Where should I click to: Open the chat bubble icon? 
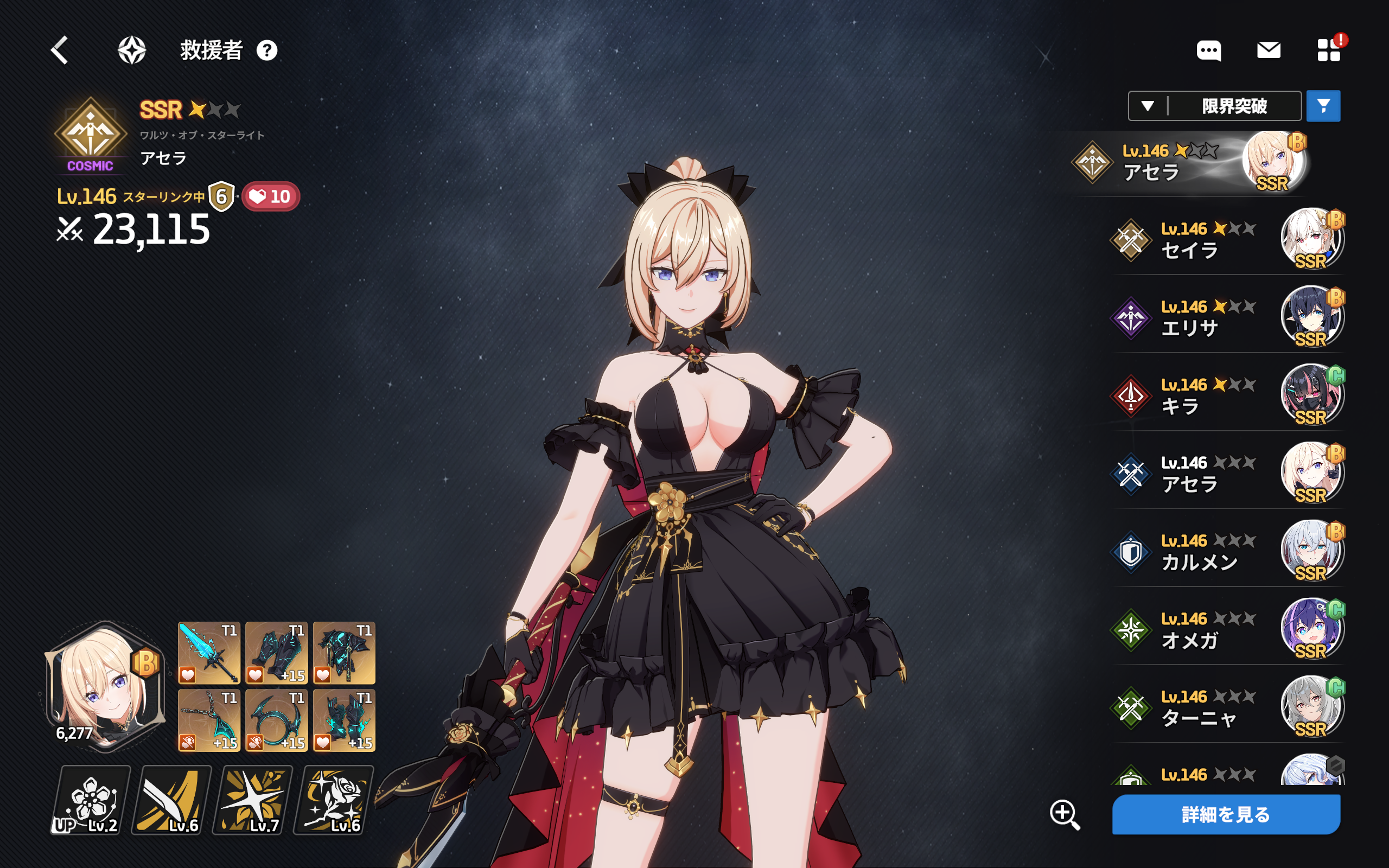1208,50
